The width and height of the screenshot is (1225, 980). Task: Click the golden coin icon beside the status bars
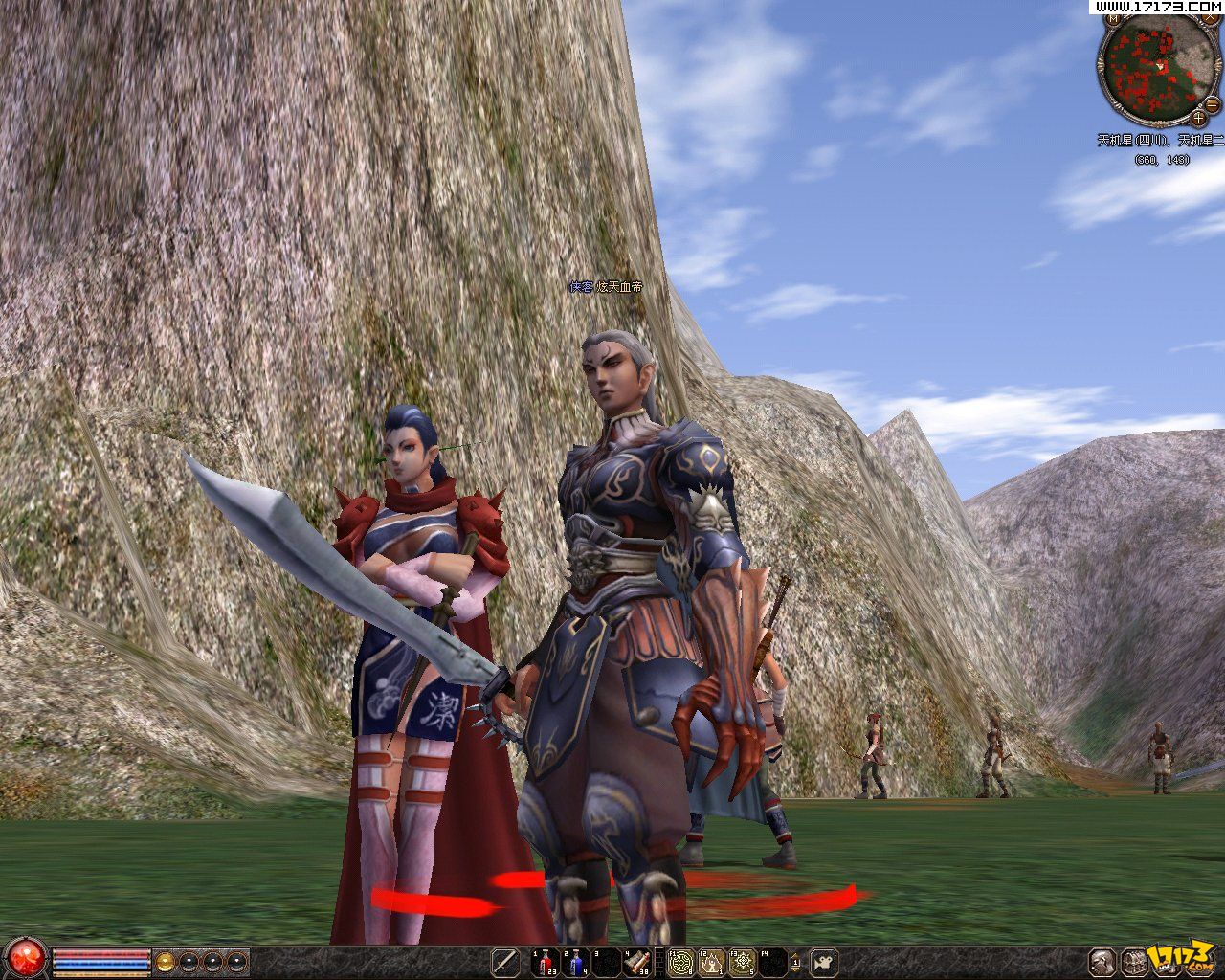165,961
